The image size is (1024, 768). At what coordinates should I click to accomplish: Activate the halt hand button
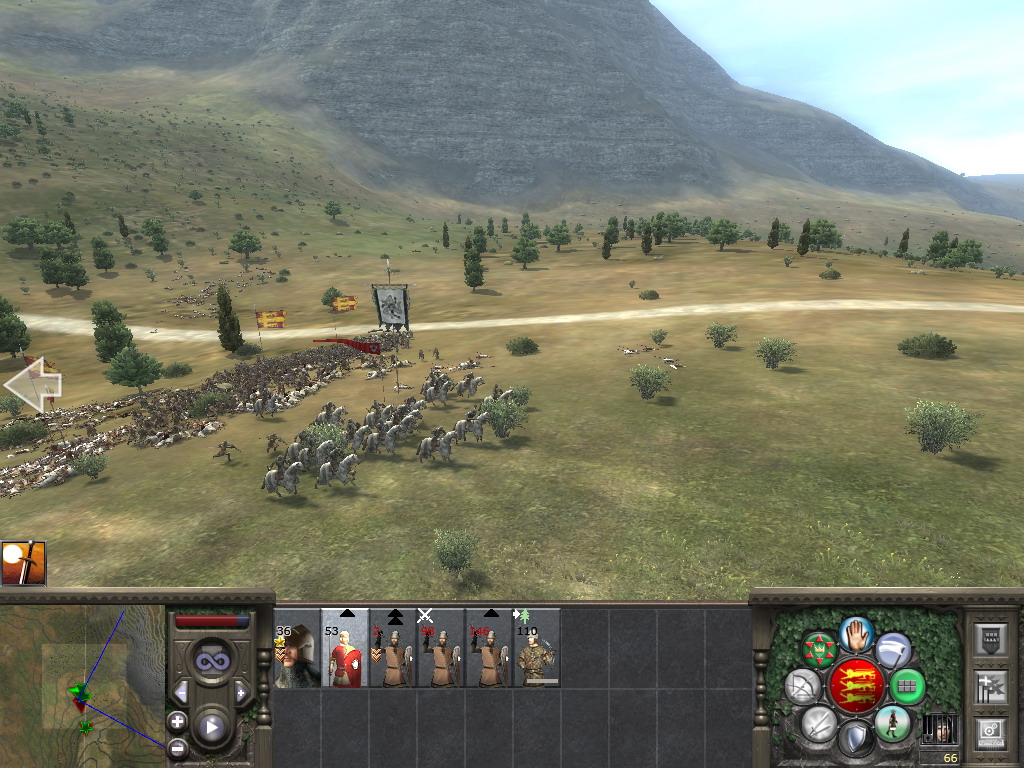click(856, 633)
